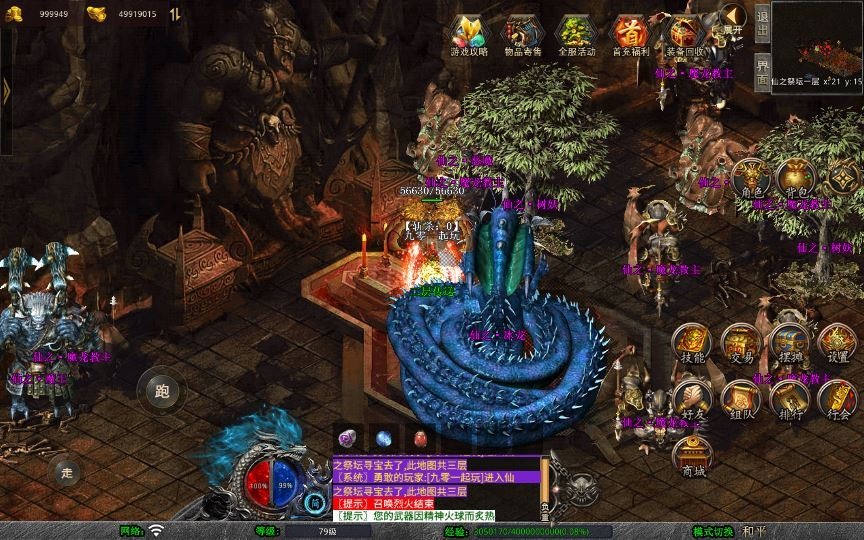This screenshot has height=540, width=864.
Task: Click the 退出 exit button
Action: click(762, 22)
